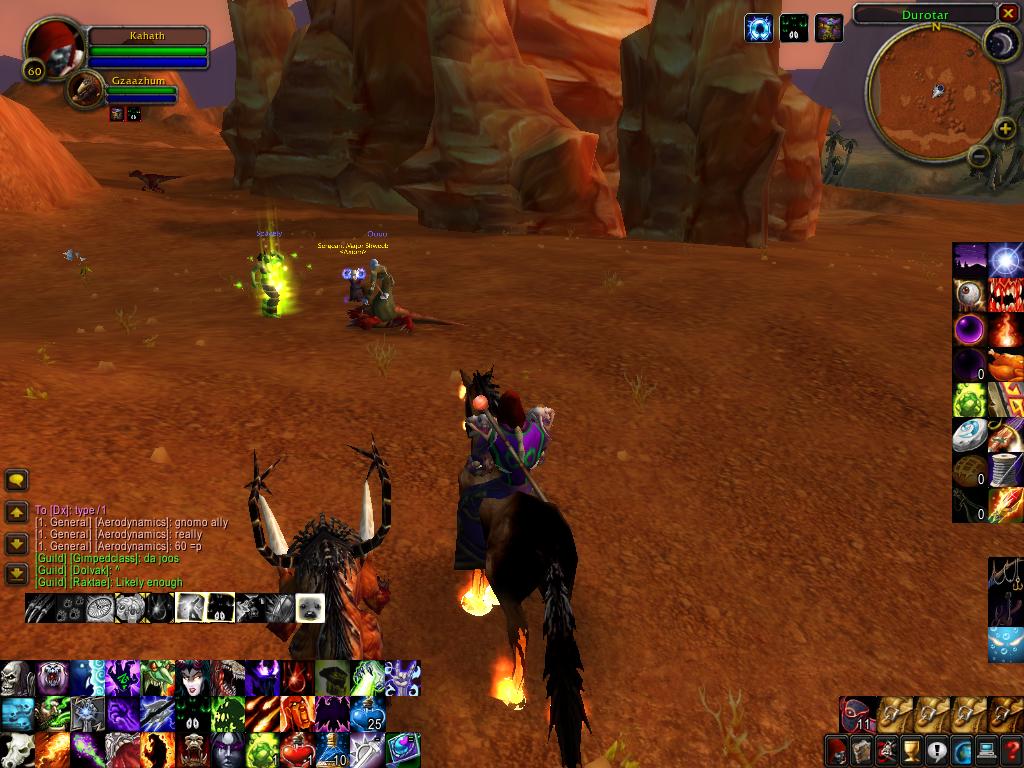Select the Kahath player portrait

coord(53,48)
